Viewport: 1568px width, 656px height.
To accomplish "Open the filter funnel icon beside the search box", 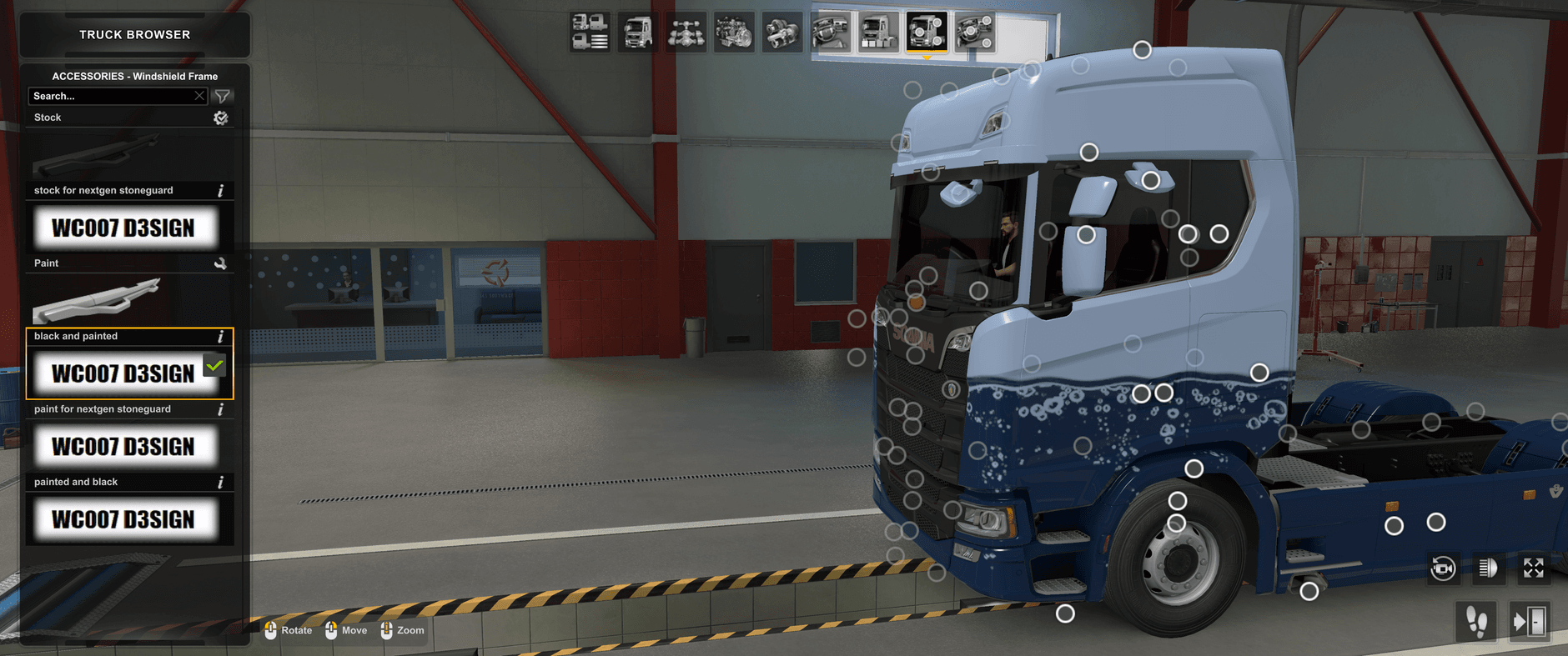I will tap(222, 96).
